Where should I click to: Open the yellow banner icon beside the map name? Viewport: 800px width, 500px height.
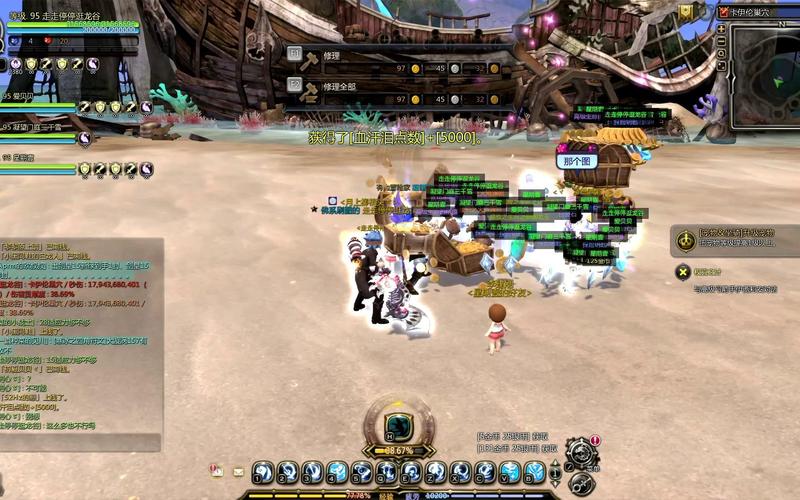(686, 10)
